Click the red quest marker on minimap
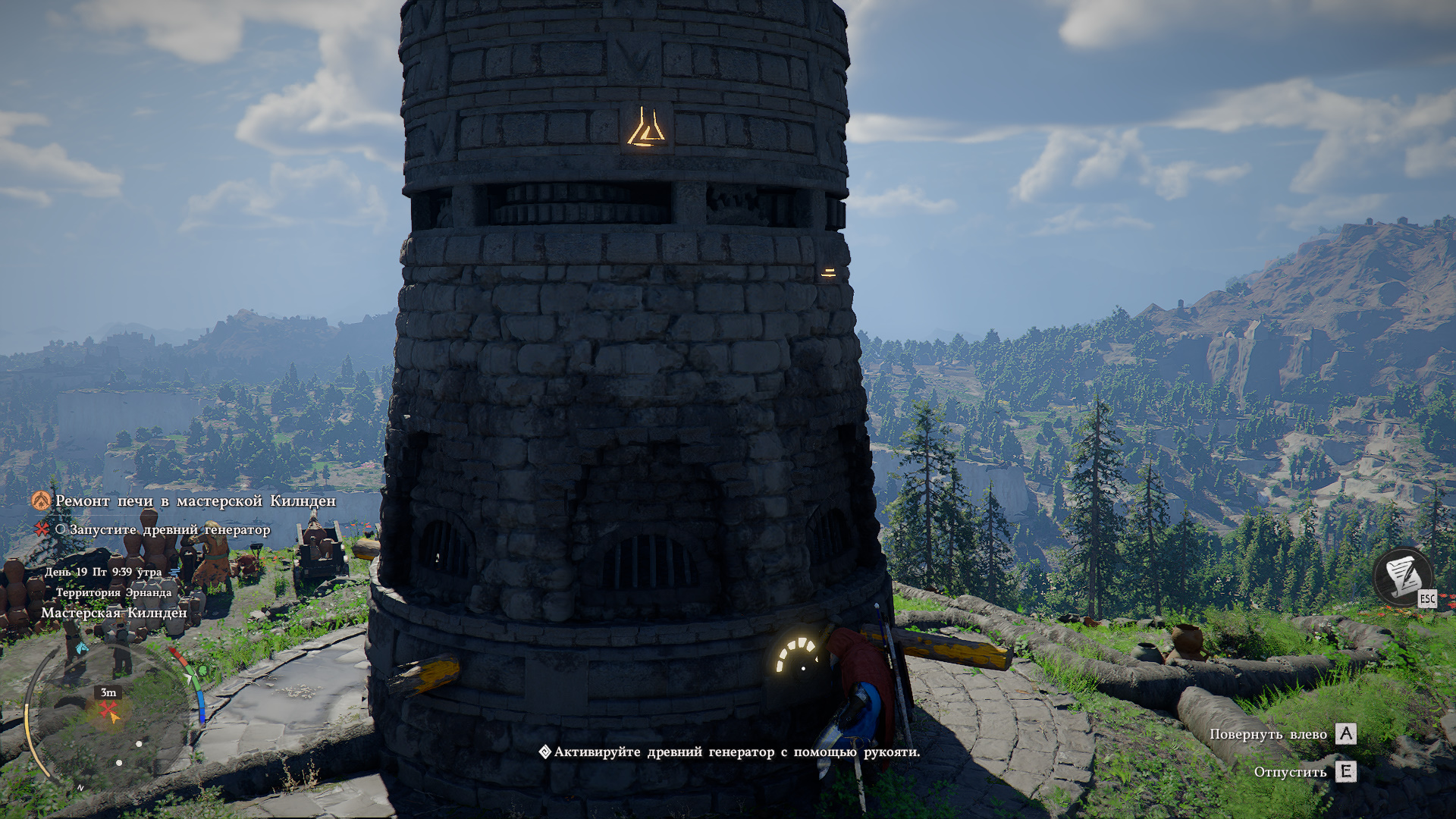 point(109,712)
